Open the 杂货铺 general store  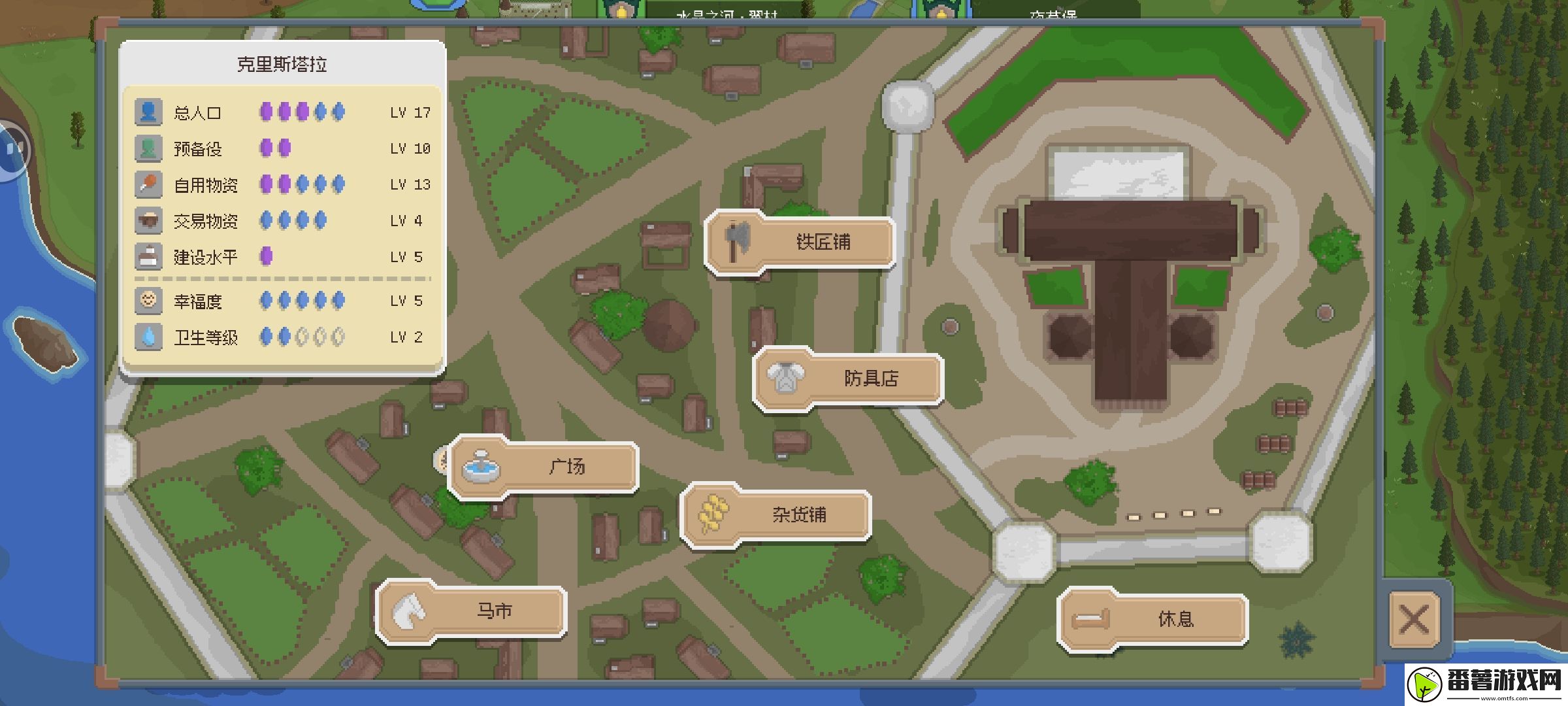click(776, 515)
